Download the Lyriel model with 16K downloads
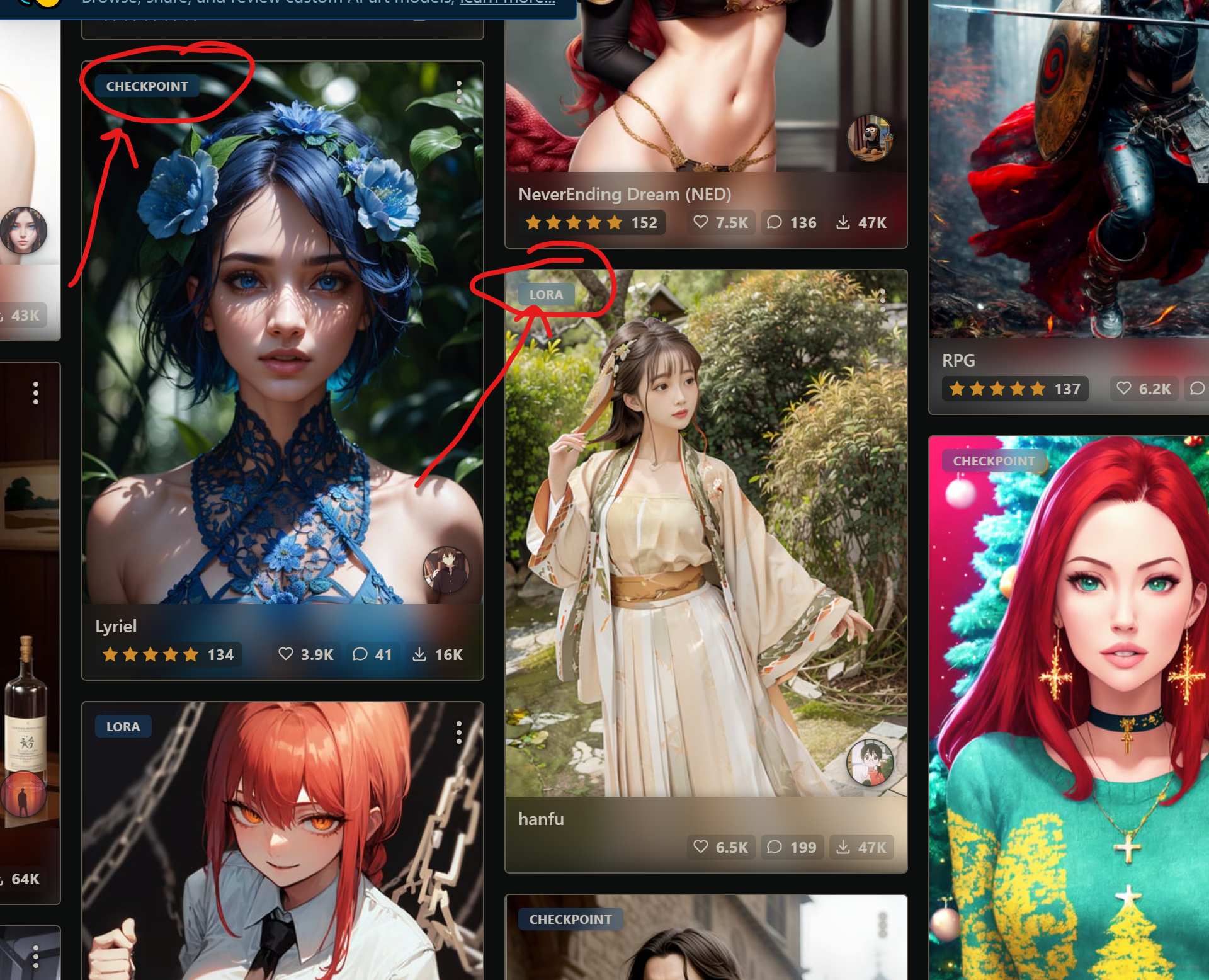This screenshot has width=1209, height=980. click(438, 654)
